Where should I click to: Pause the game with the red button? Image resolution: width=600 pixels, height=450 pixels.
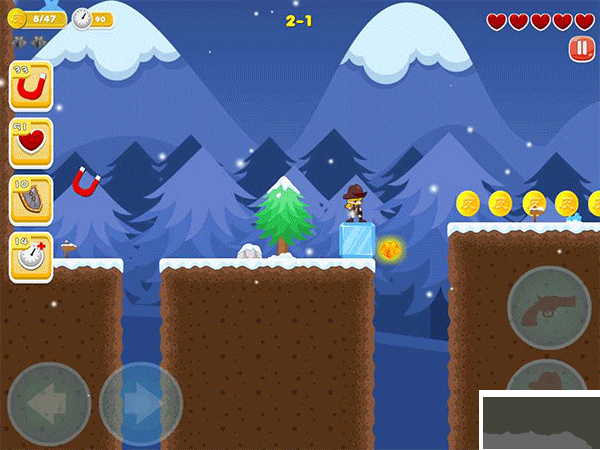pos(580,48)
